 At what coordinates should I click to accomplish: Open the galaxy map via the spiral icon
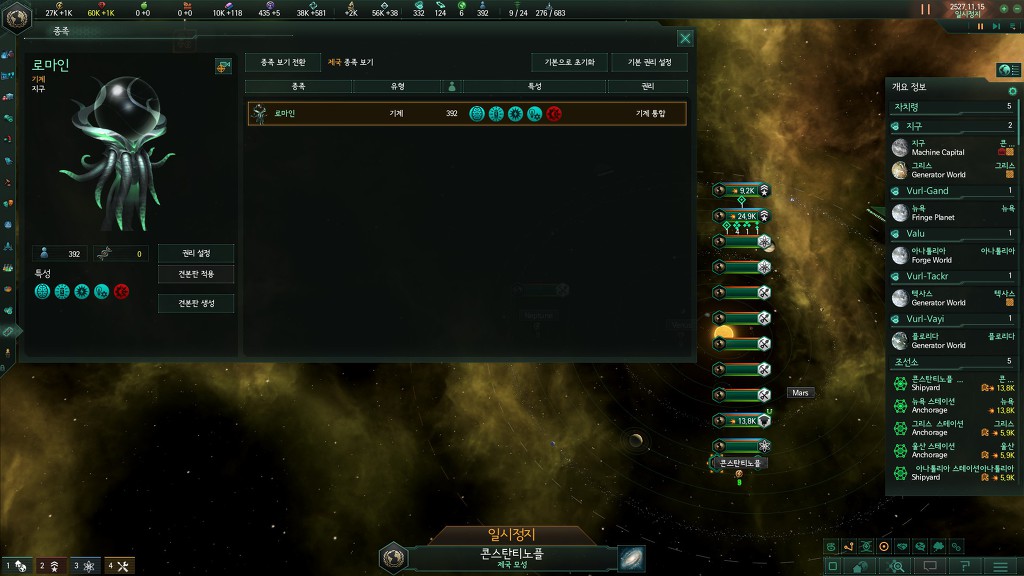[631, 557]
